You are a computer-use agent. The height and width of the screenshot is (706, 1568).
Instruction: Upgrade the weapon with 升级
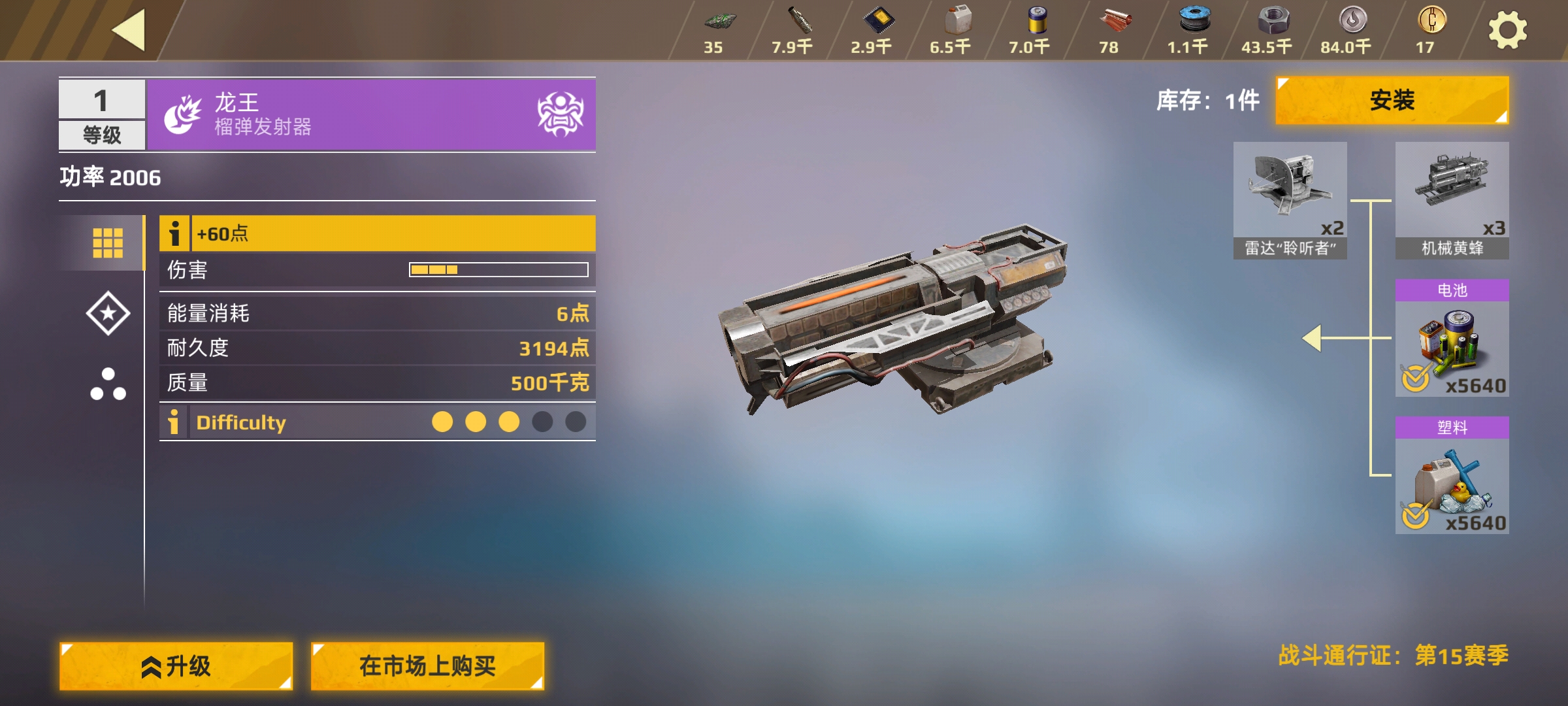(x=176, y=666)
